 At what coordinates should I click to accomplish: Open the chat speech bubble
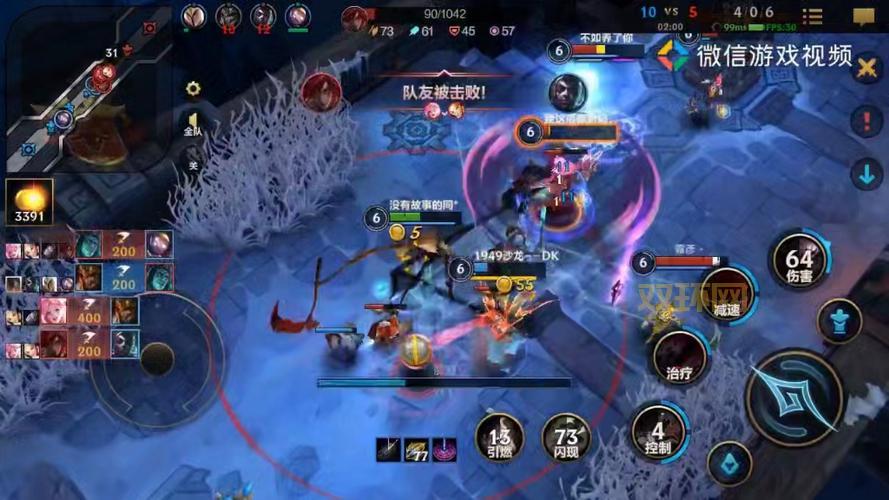[865, 17]
